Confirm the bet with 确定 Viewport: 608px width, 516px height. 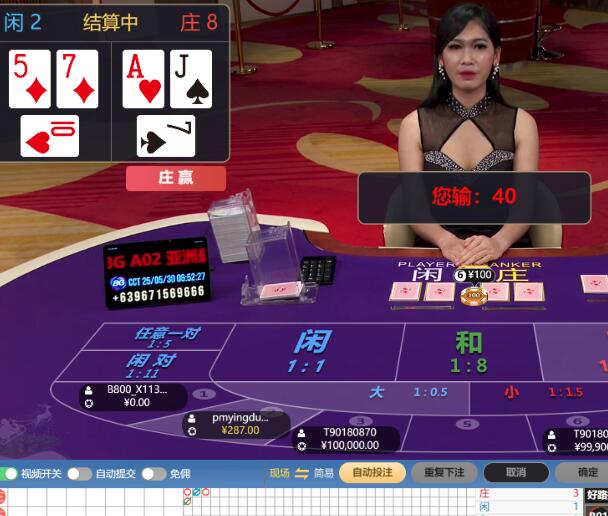point(588,472)
